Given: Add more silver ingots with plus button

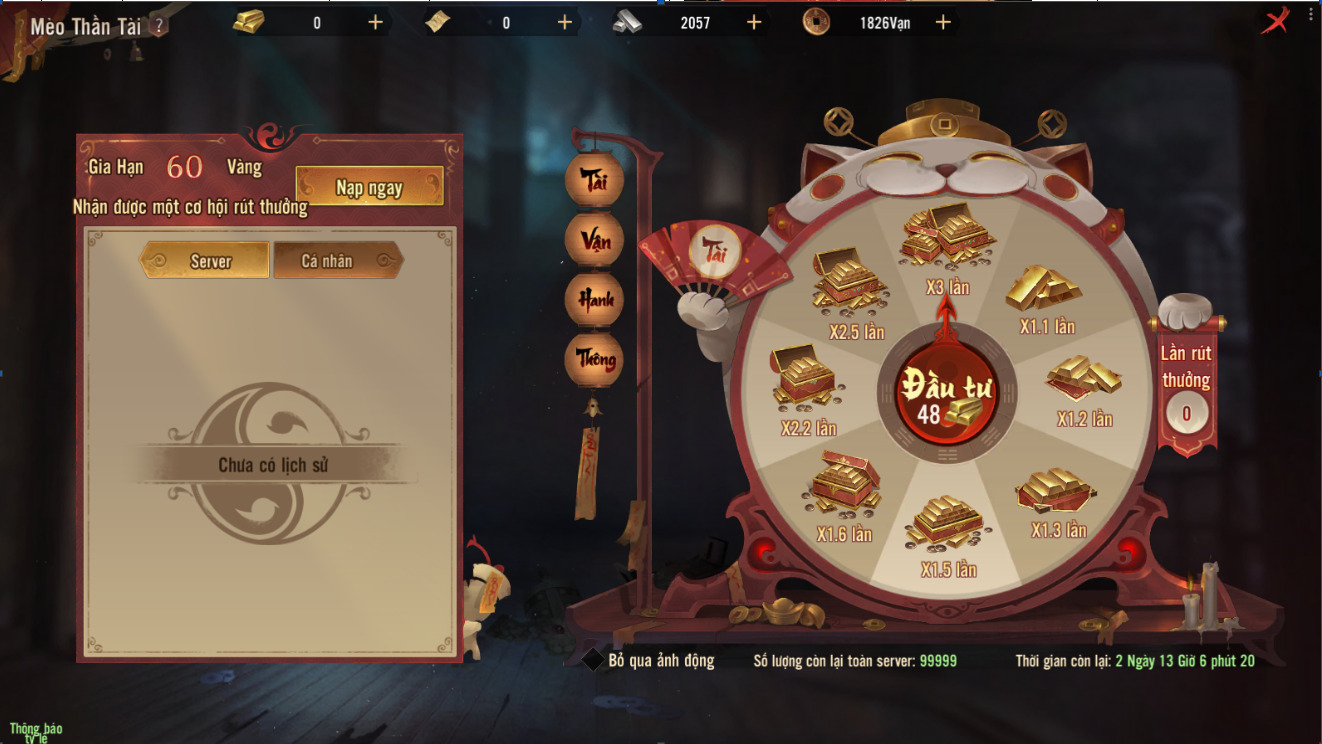Looking at the screenshot, I should [x=754, y=22].
